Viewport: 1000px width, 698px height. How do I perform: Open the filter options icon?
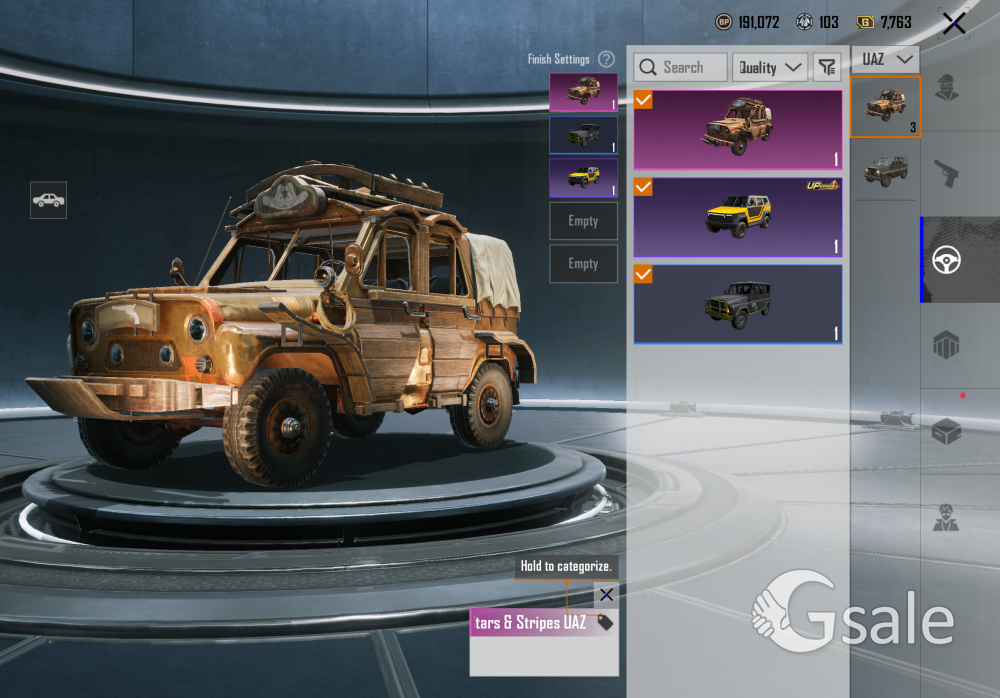click(x=826, y=67)
